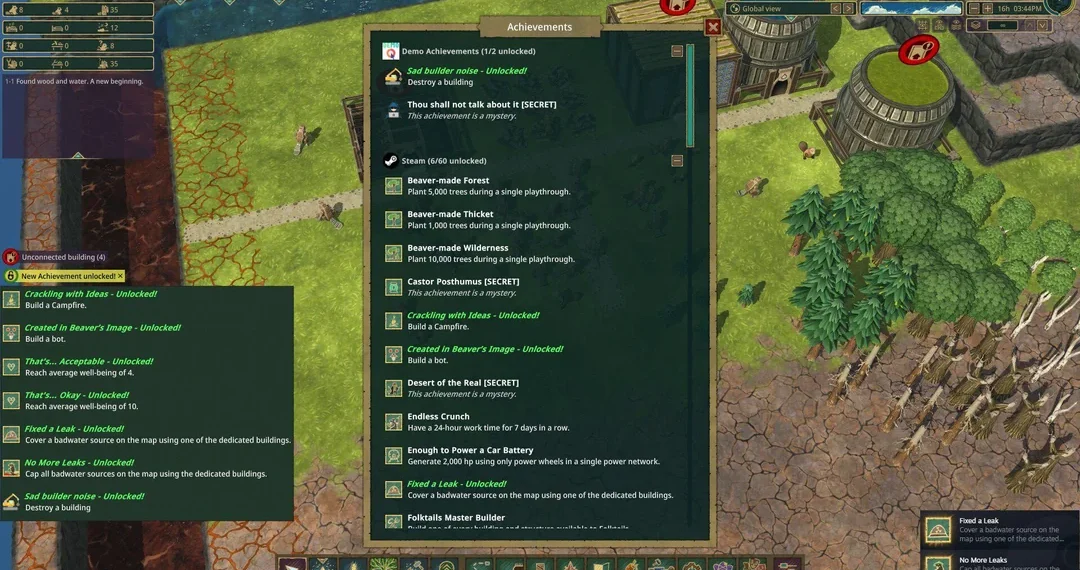Collapse the Demo Achievements section
The image size is (1080, 570).
click(x=677, y=51)
